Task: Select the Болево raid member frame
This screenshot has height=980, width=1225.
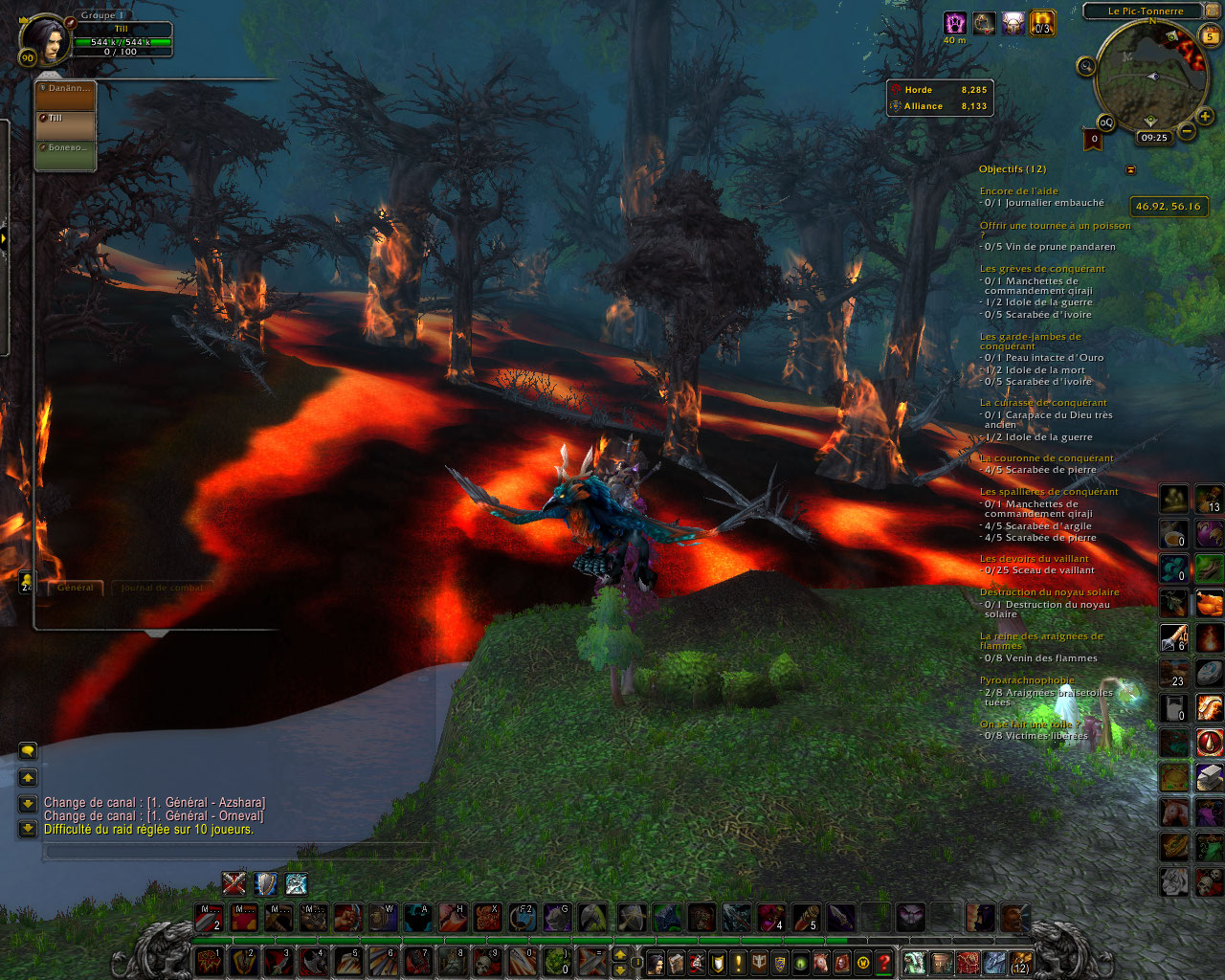Action: [65, 154]
